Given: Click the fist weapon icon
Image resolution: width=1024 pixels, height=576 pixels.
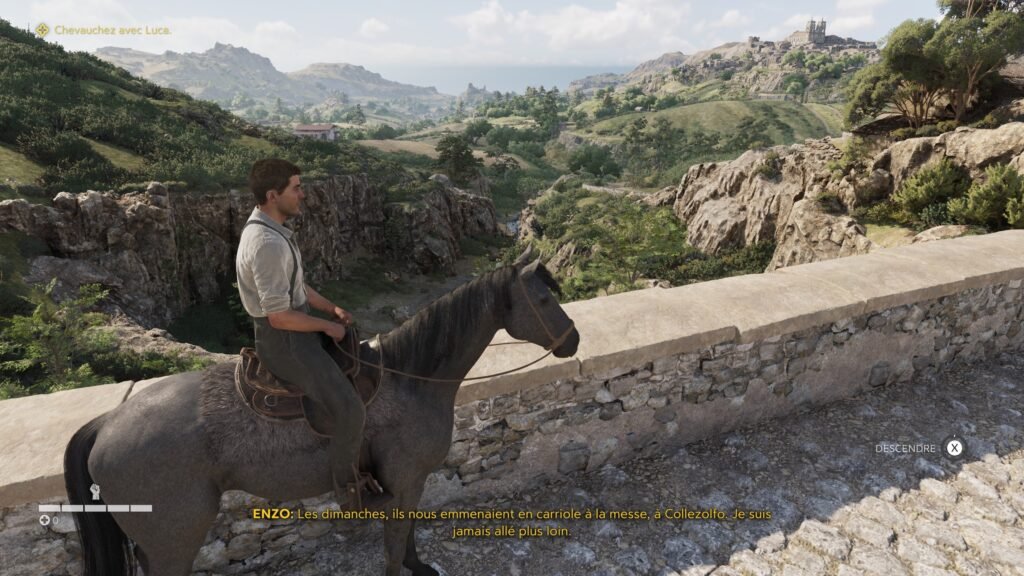Looking at the screenshot, I should (x=95, y=491).
